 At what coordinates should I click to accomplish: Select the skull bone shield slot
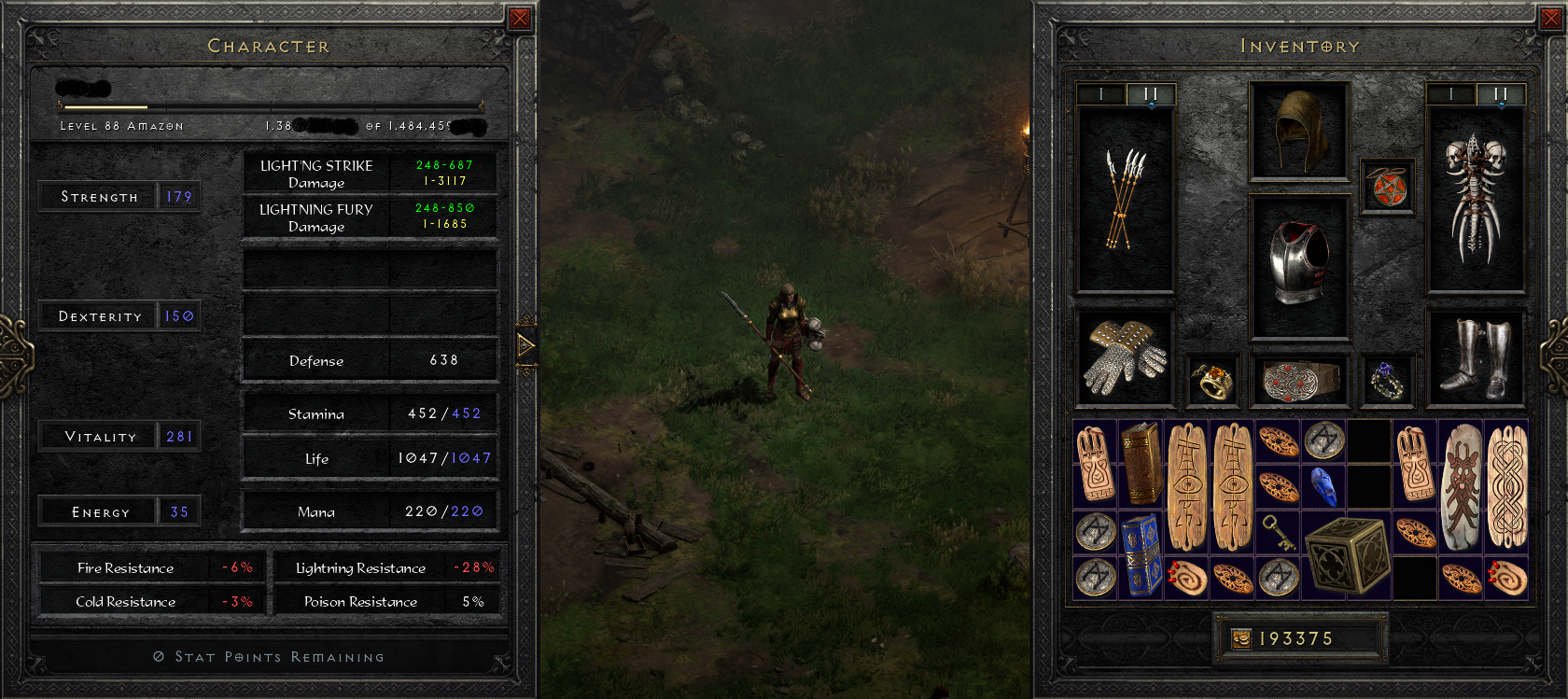click(x=1476, y=201)
